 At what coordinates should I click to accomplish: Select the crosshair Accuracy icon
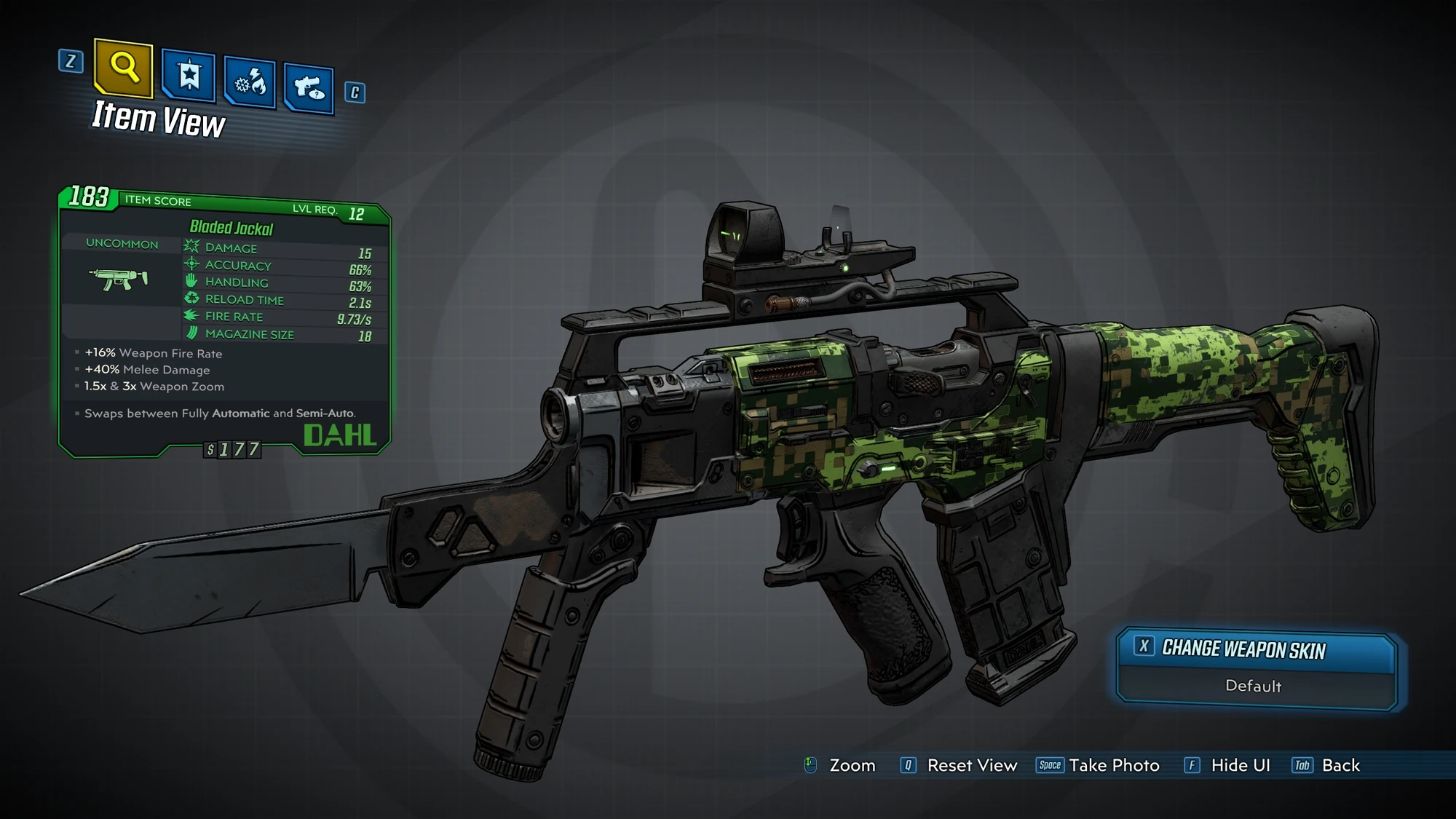[191, 265]
